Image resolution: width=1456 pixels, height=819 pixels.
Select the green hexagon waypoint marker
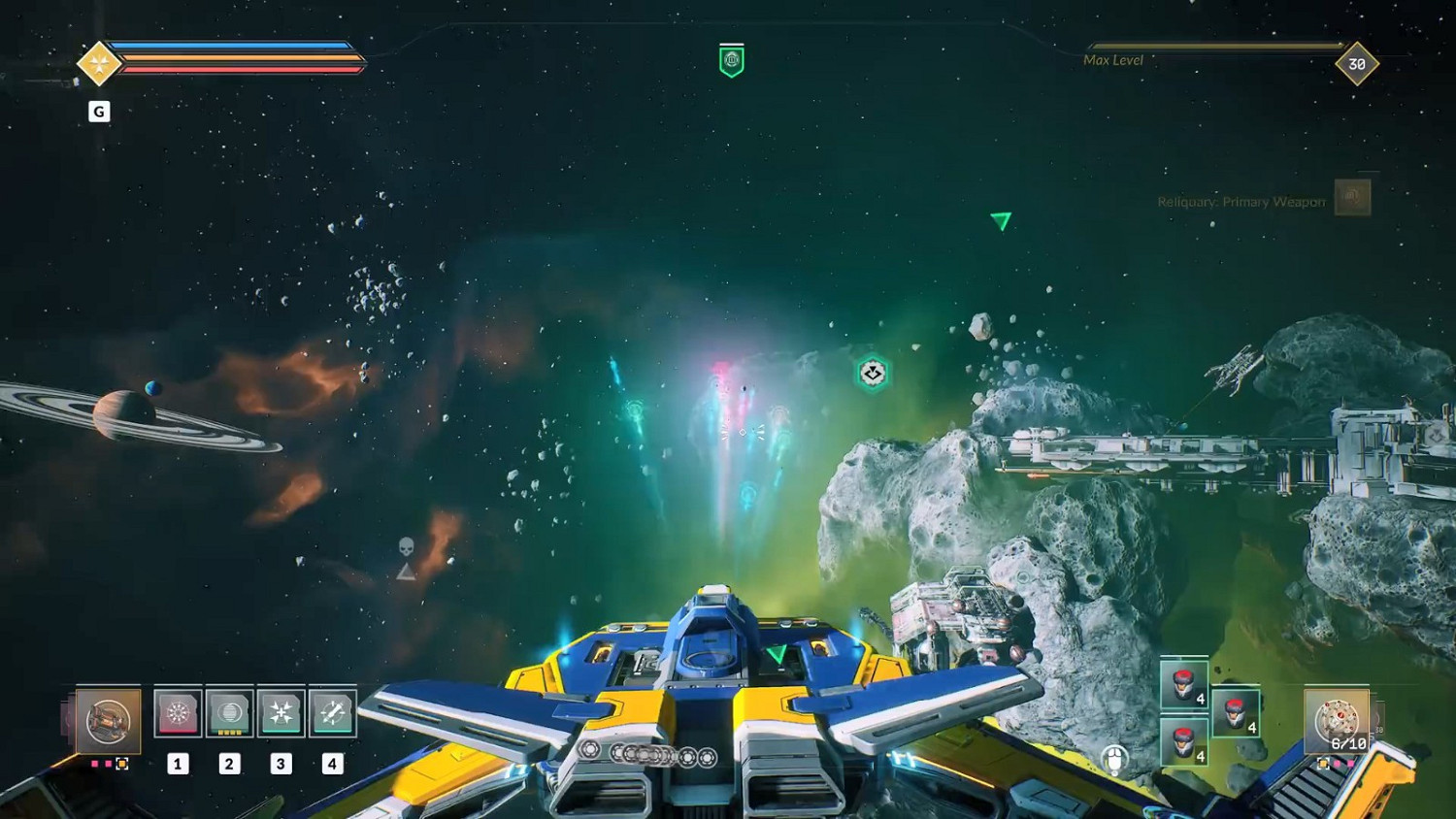pos(873,373)
